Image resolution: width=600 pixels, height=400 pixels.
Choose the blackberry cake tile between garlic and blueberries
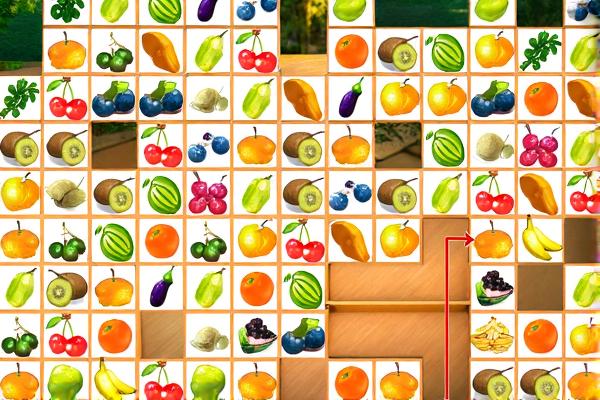[x=257, y=335]
